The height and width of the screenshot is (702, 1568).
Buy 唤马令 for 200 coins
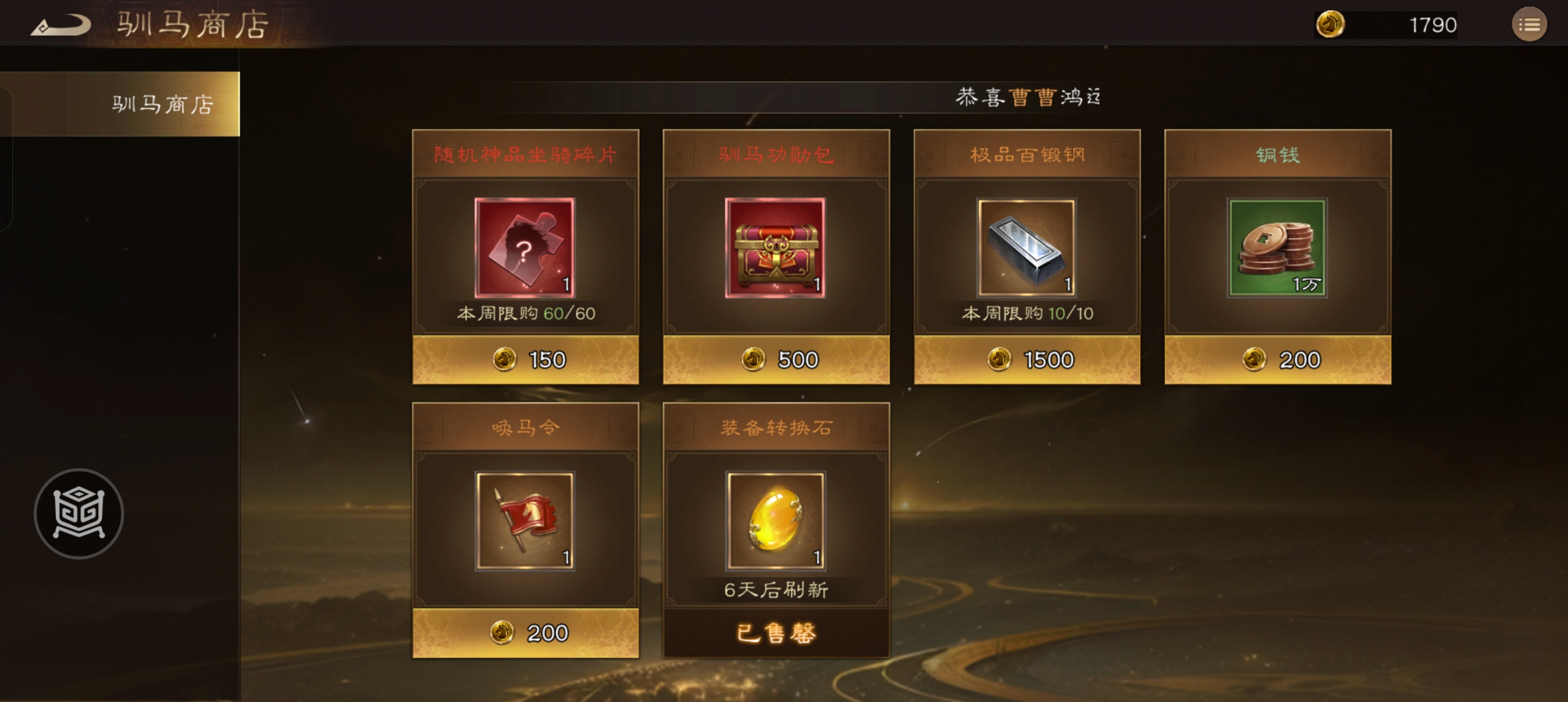click(525, 632)
